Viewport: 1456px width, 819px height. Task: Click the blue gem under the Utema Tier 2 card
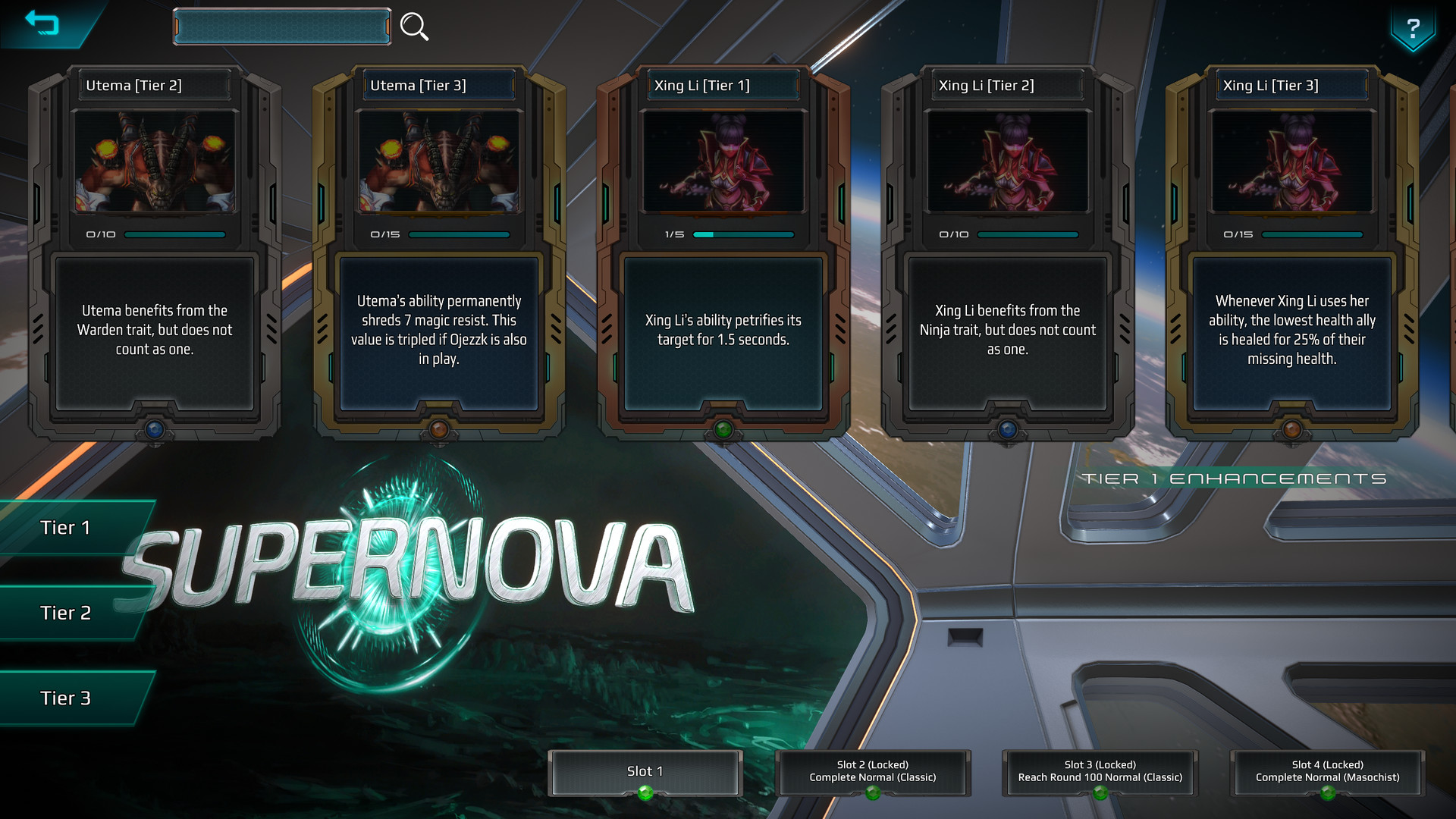tap(155, 428)
